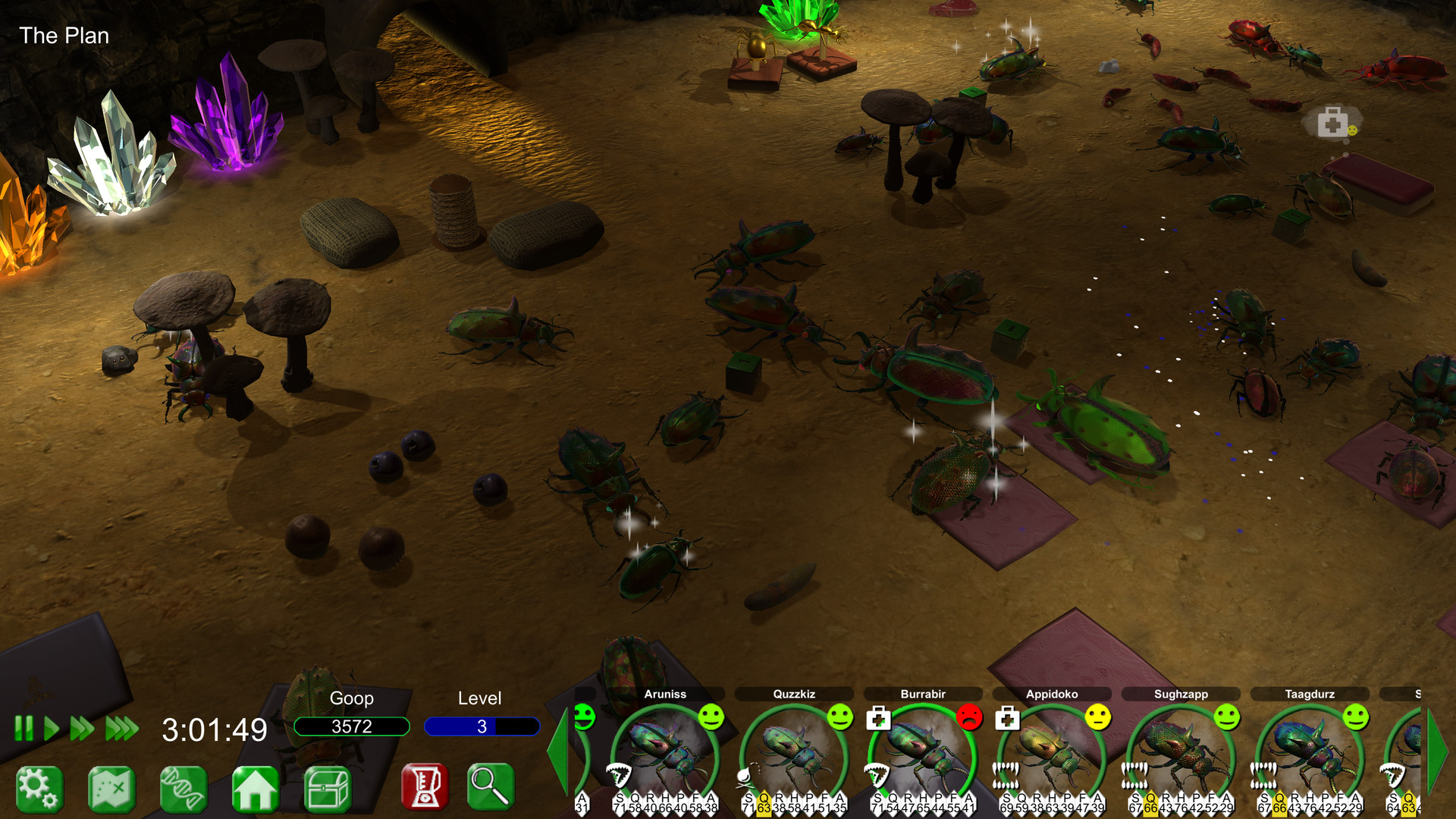Open the map icon
Screen dimensions: 1456x819
coord(111,788)
